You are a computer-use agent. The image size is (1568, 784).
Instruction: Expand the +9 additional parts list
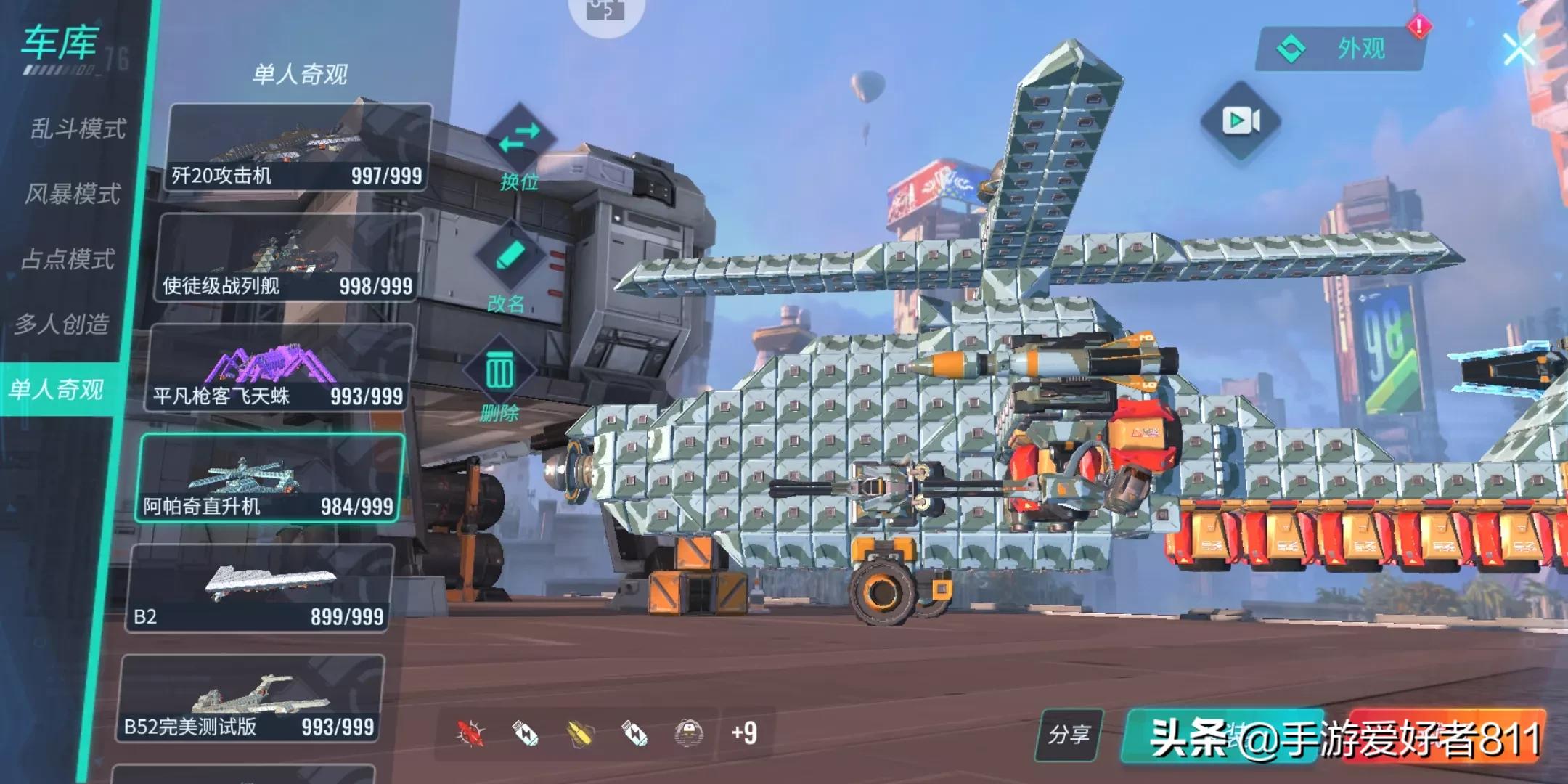click(744, 733)
